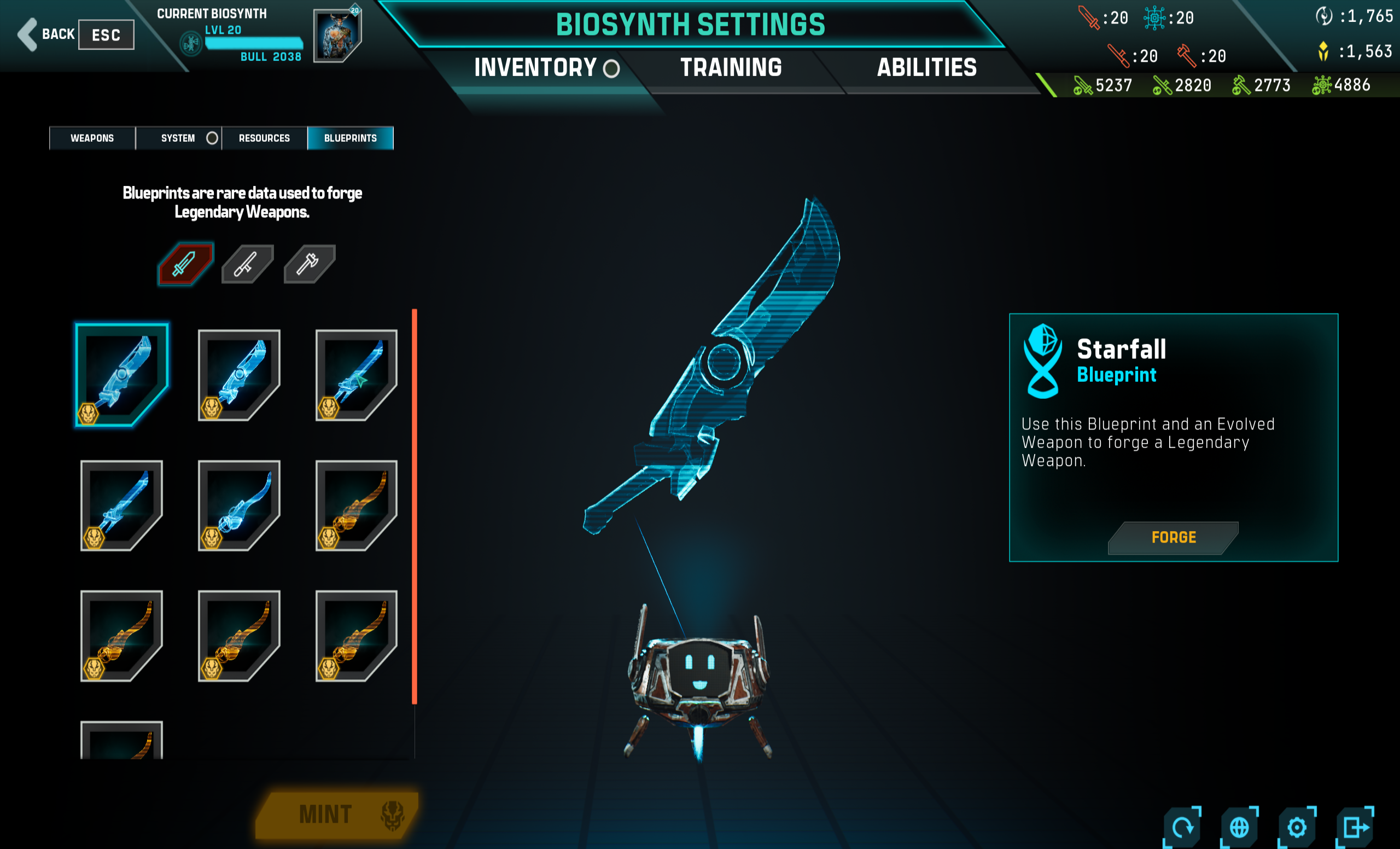Screen dimensions: 1400x849
Task: Click the current biosynth portrait
Action: (x=337, y=36)
